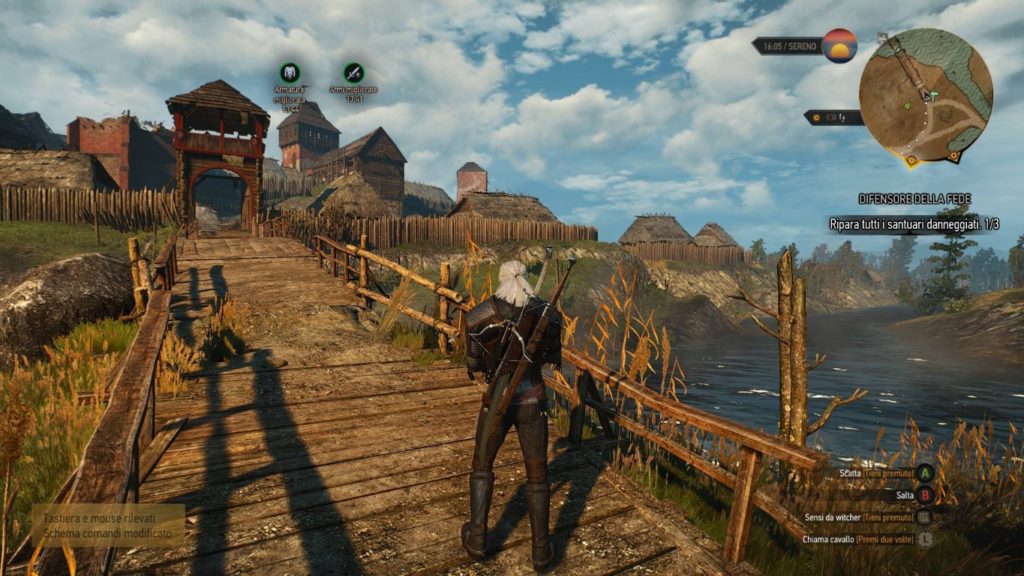This screenshot has height=576, width=1024.
Task: Open the circular minimap
Action: coord(925,95)
